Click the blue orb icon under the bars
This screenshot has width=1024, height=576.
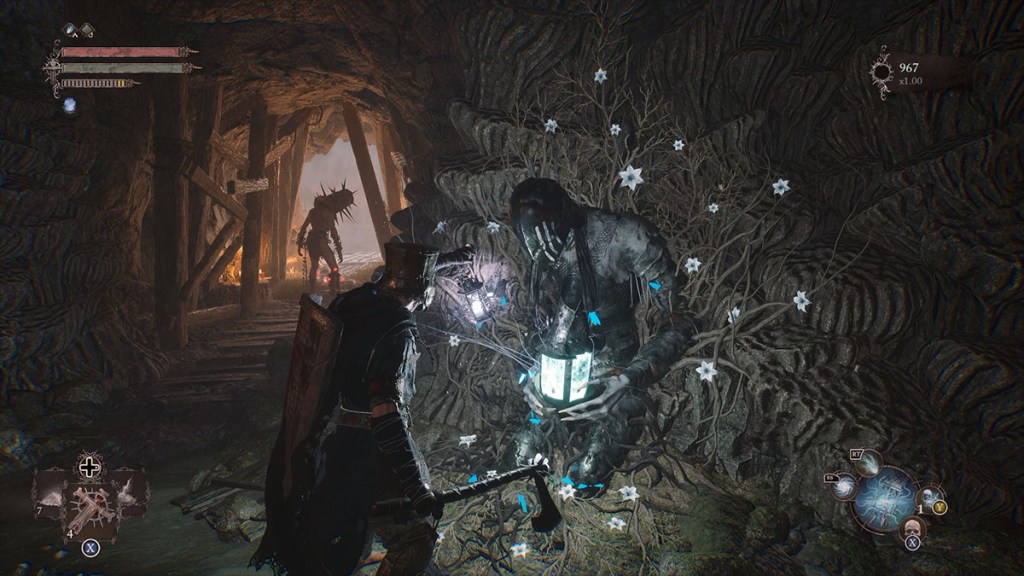[x=70, y=104]
